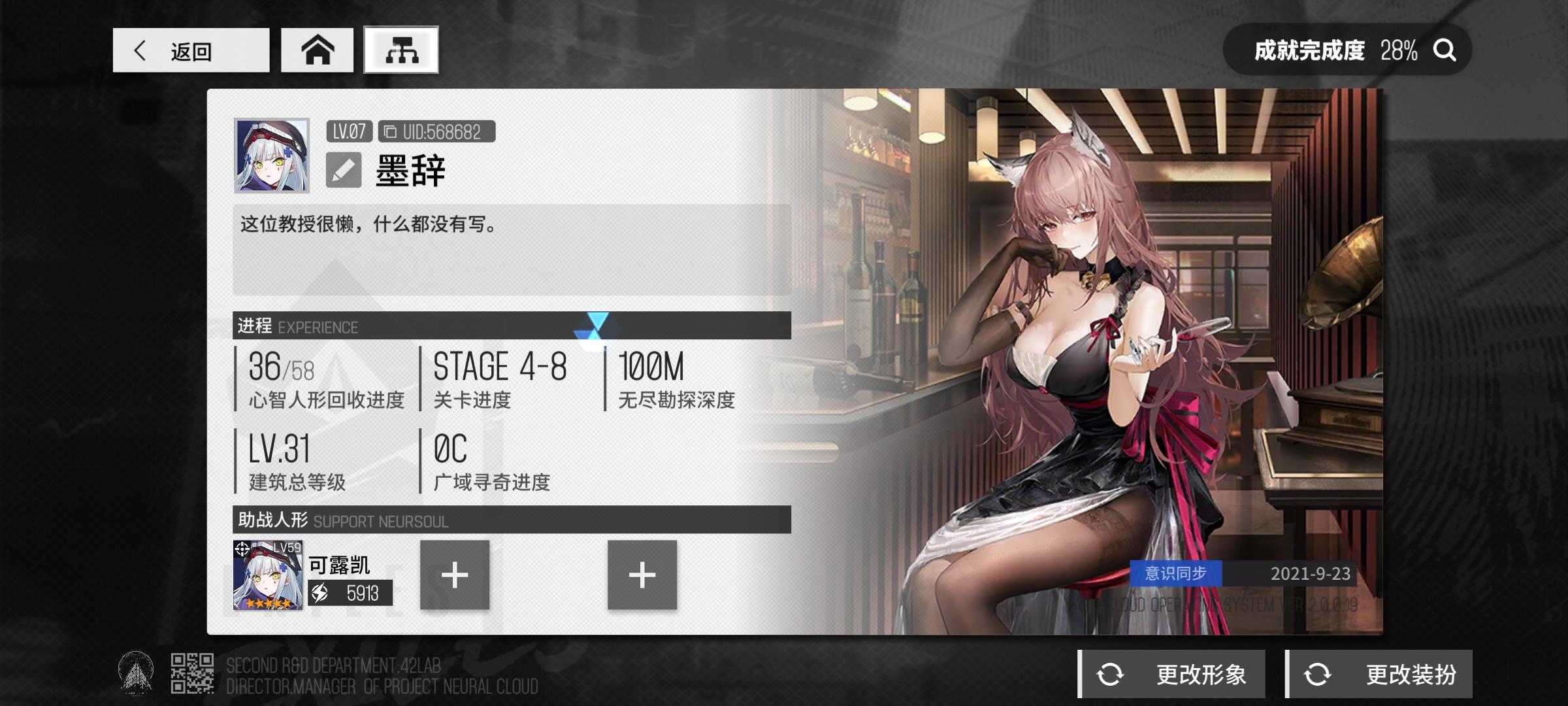Select the 返回 back navigation item
The width and height of the screenshot is (1568, 706).
coord(191,50)
